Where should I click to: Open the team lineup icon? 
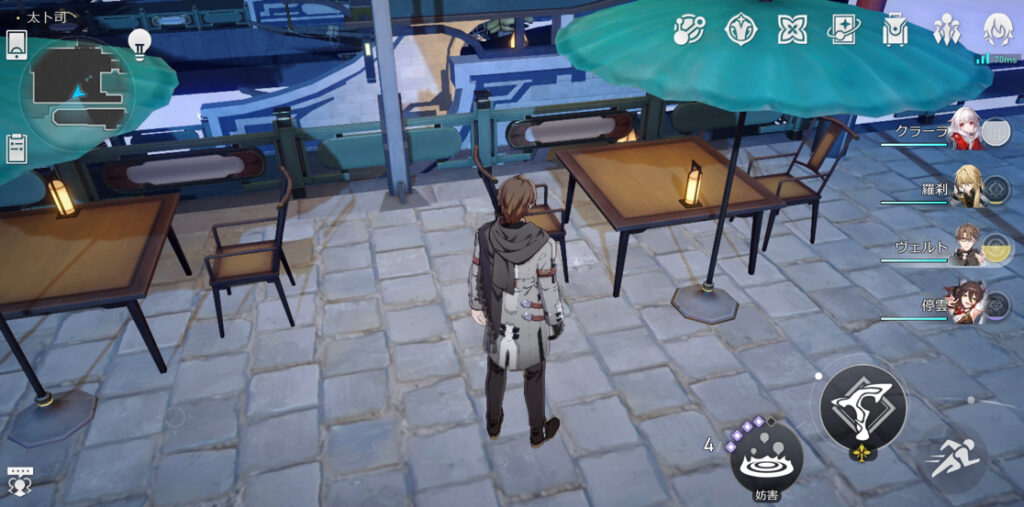click(946, 30)
